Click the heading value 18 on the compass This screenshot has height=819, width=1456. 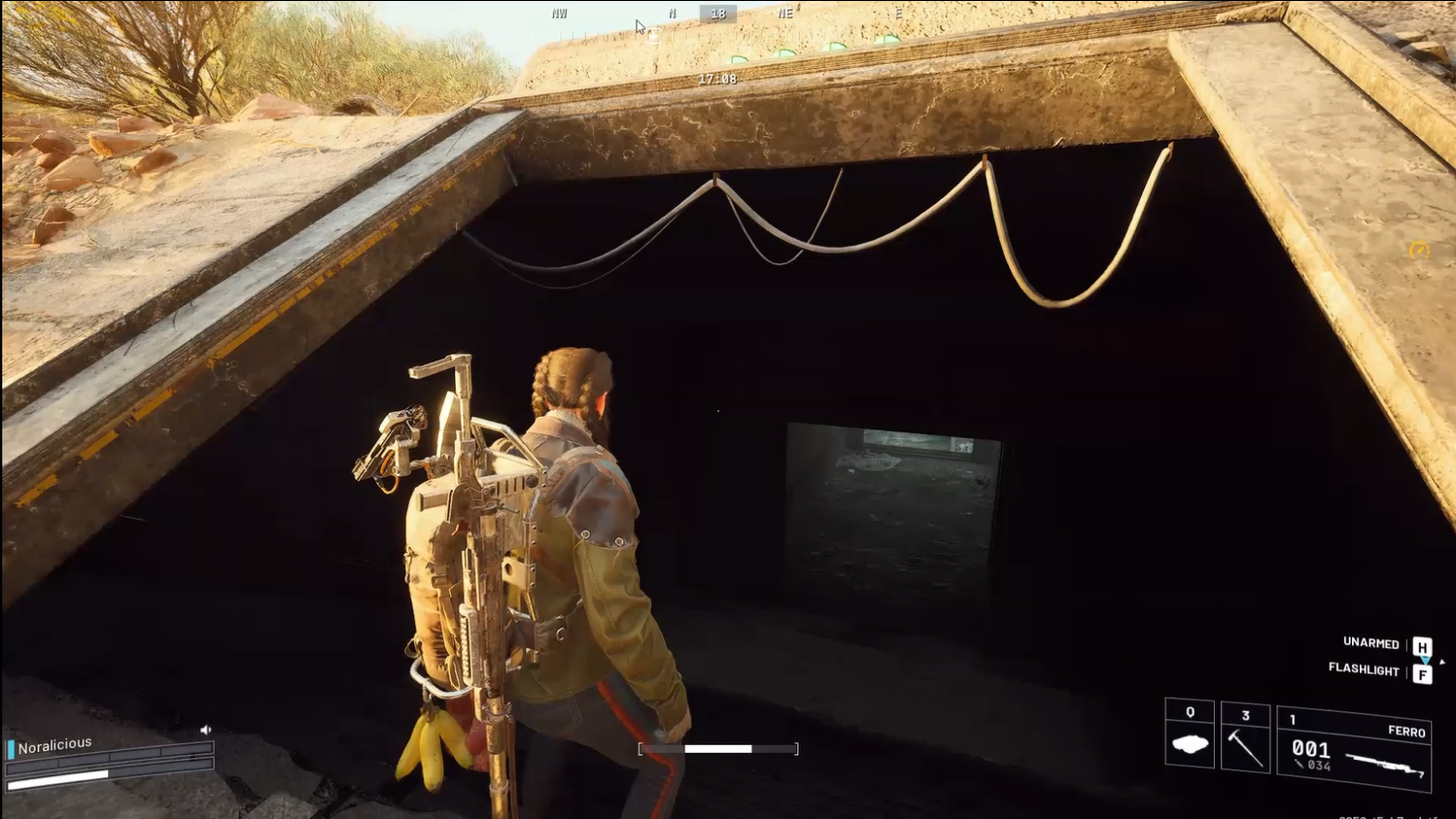point(718,13)
